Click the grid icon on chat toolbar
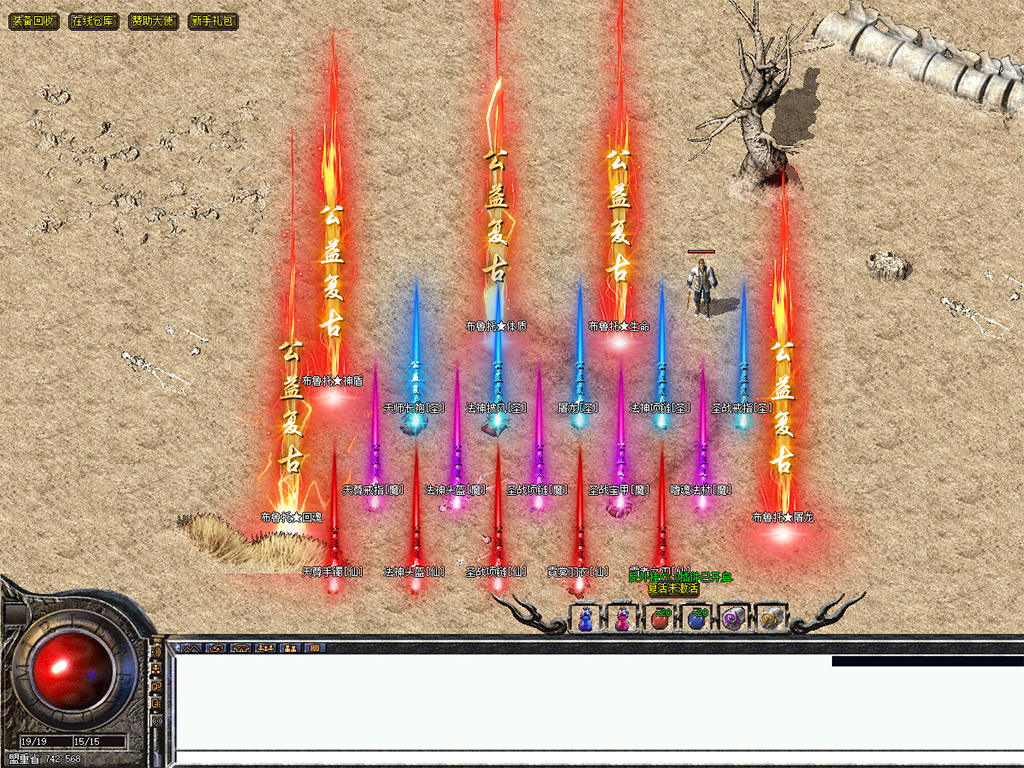The width and height of the screenshot is (1024, 768). tap(314, 648)
